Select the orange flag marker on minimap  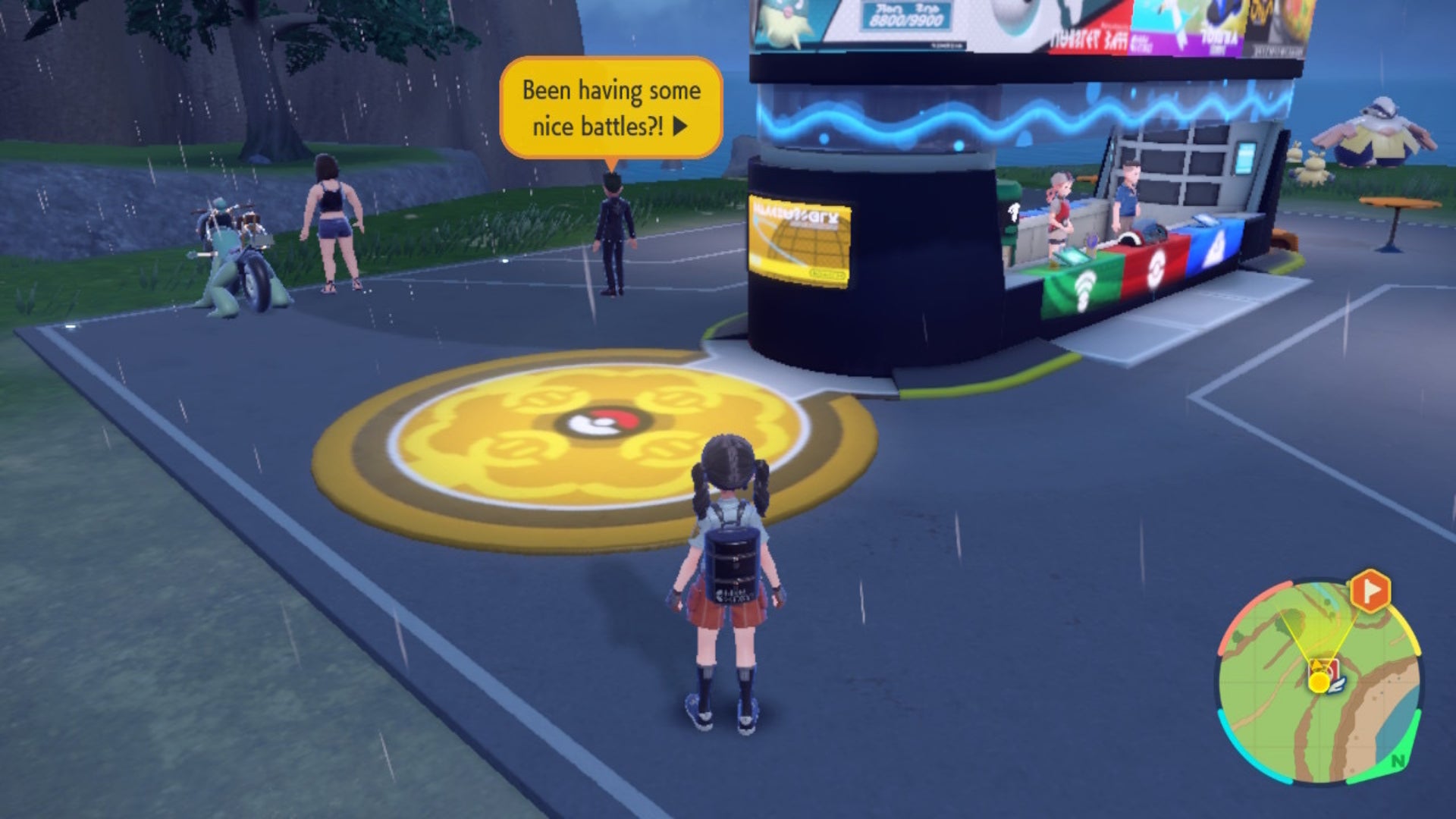[1370, 591]
